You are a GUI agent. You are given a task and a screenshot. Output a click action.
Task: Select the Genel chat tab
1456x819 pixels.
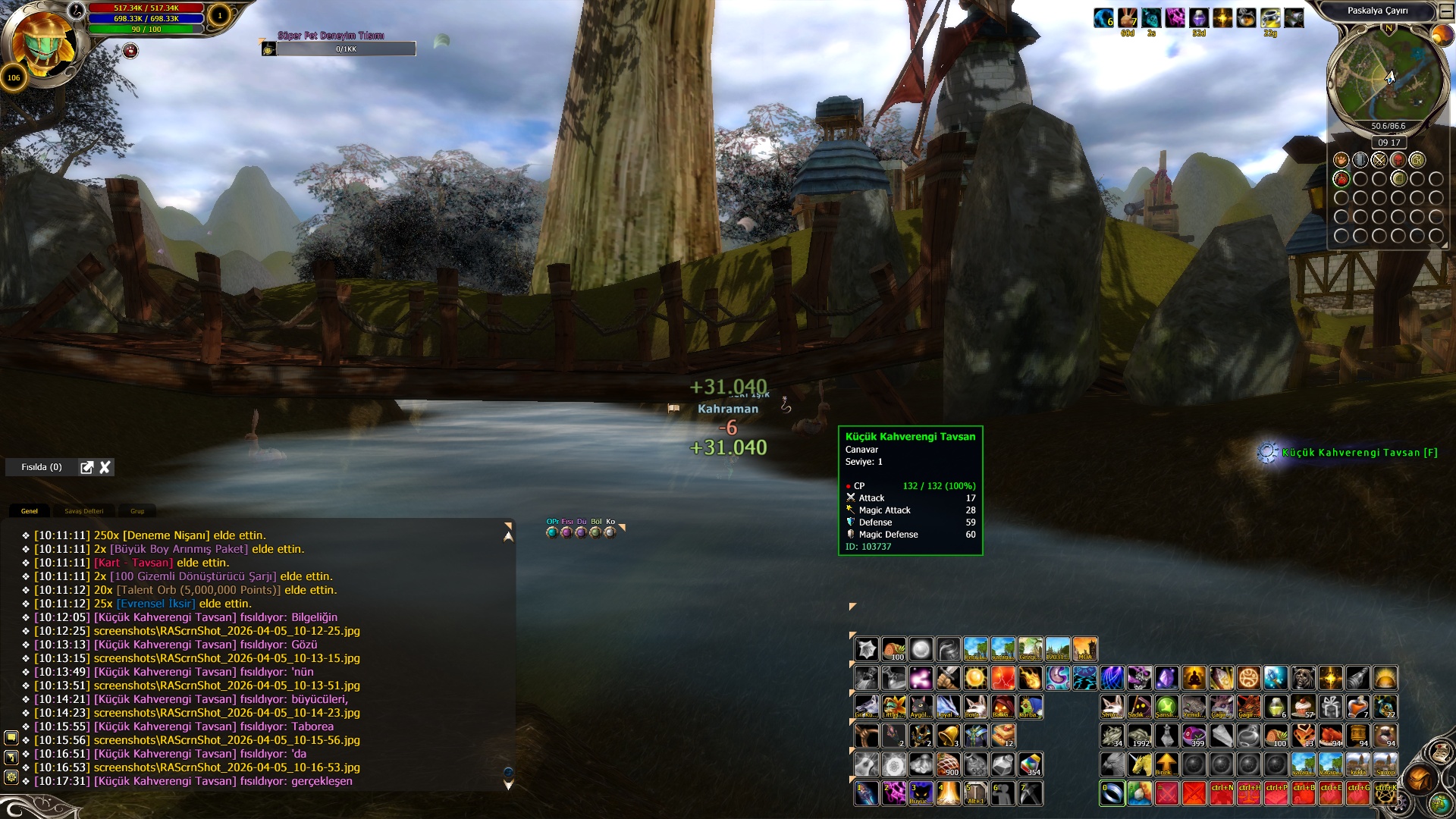(x=30, y=511)
